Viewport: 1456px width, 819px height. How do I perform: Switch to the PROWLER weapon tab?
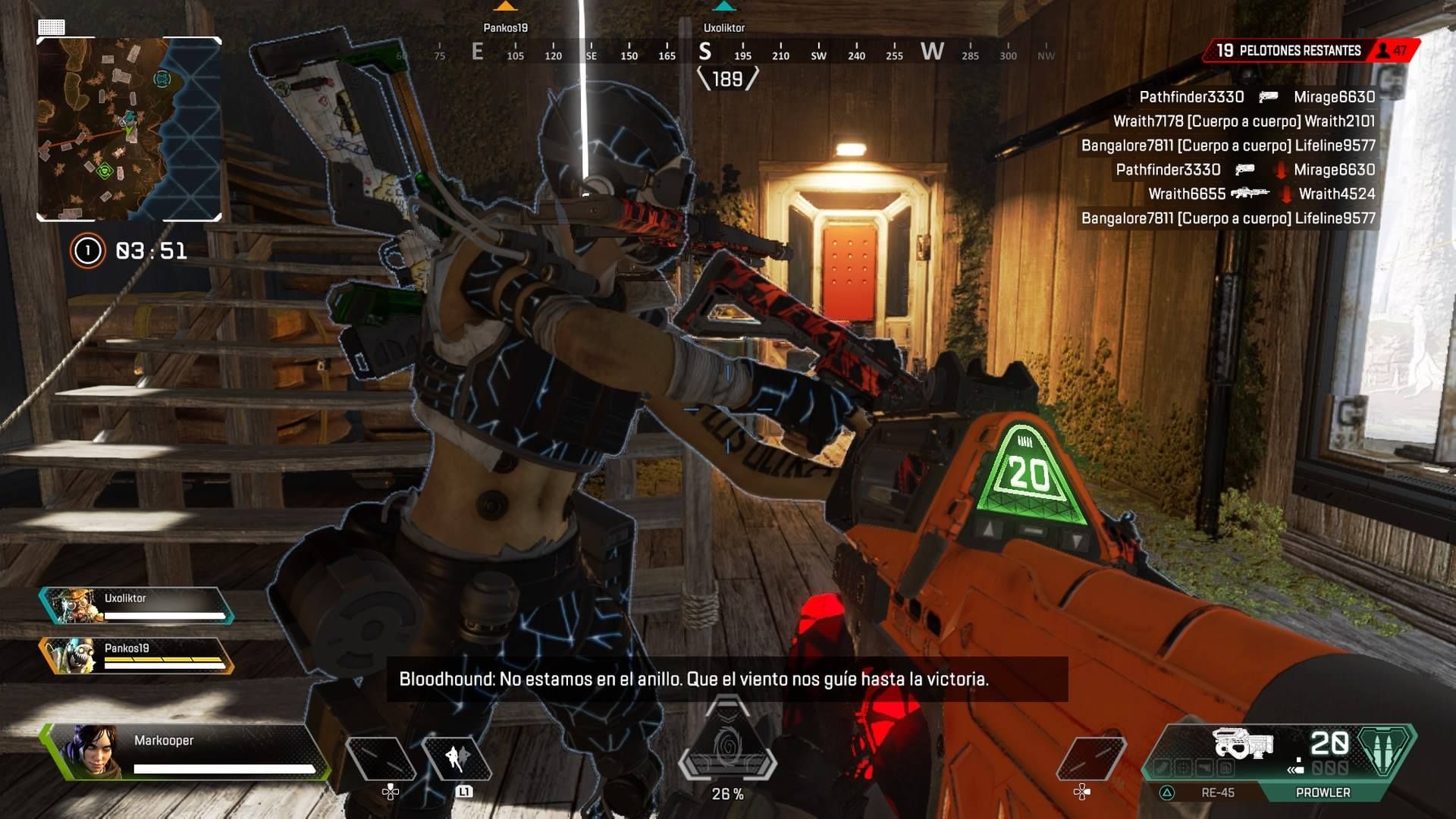[x=1323, y=792]
